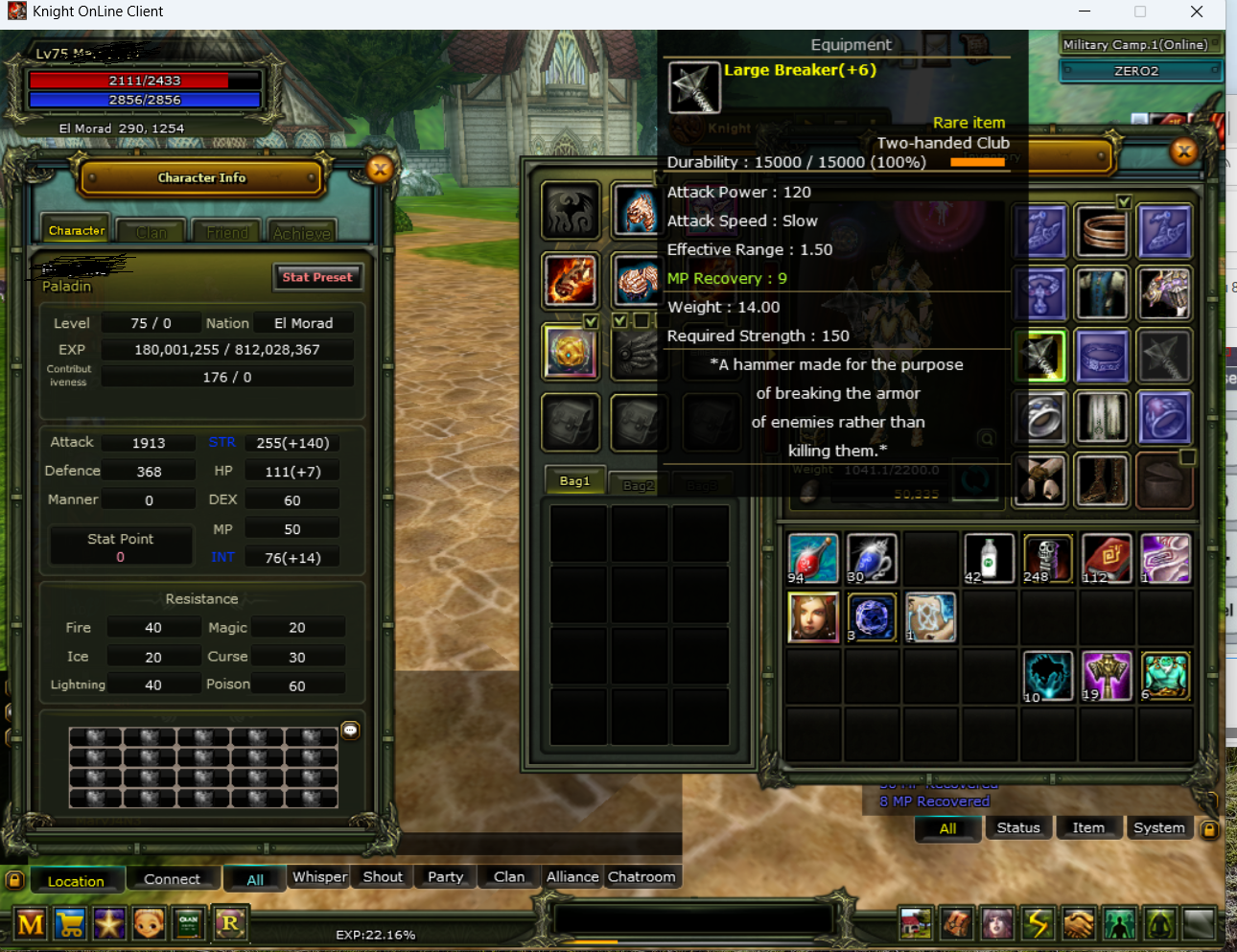Close the inventory window
Image resolution: width=1237 pixels, height=952 pixels.
pyautogui.click(x=1184, y=151)
